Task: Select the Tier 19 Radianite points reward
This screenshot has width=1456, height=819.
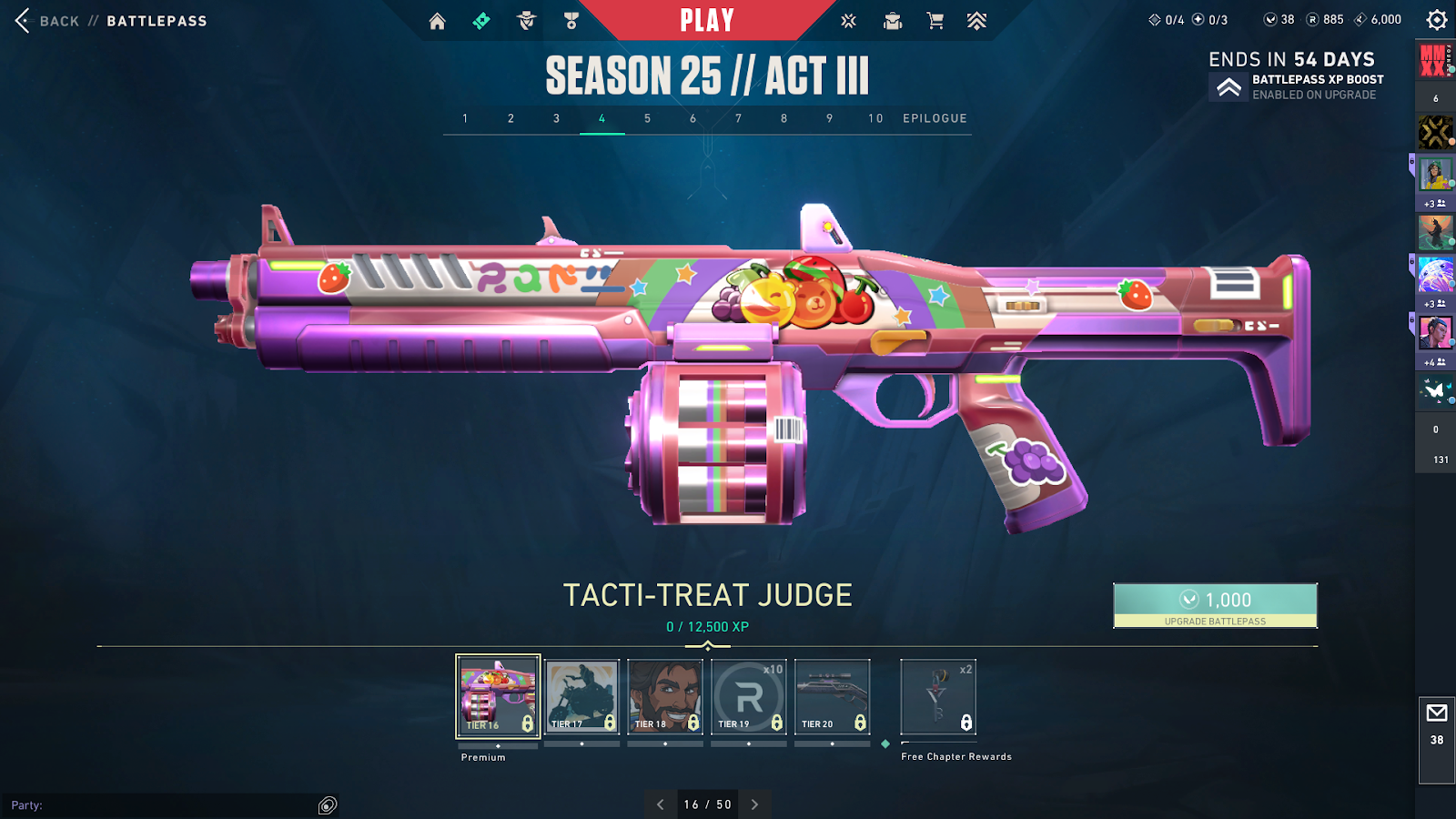Action: point(748,696)
